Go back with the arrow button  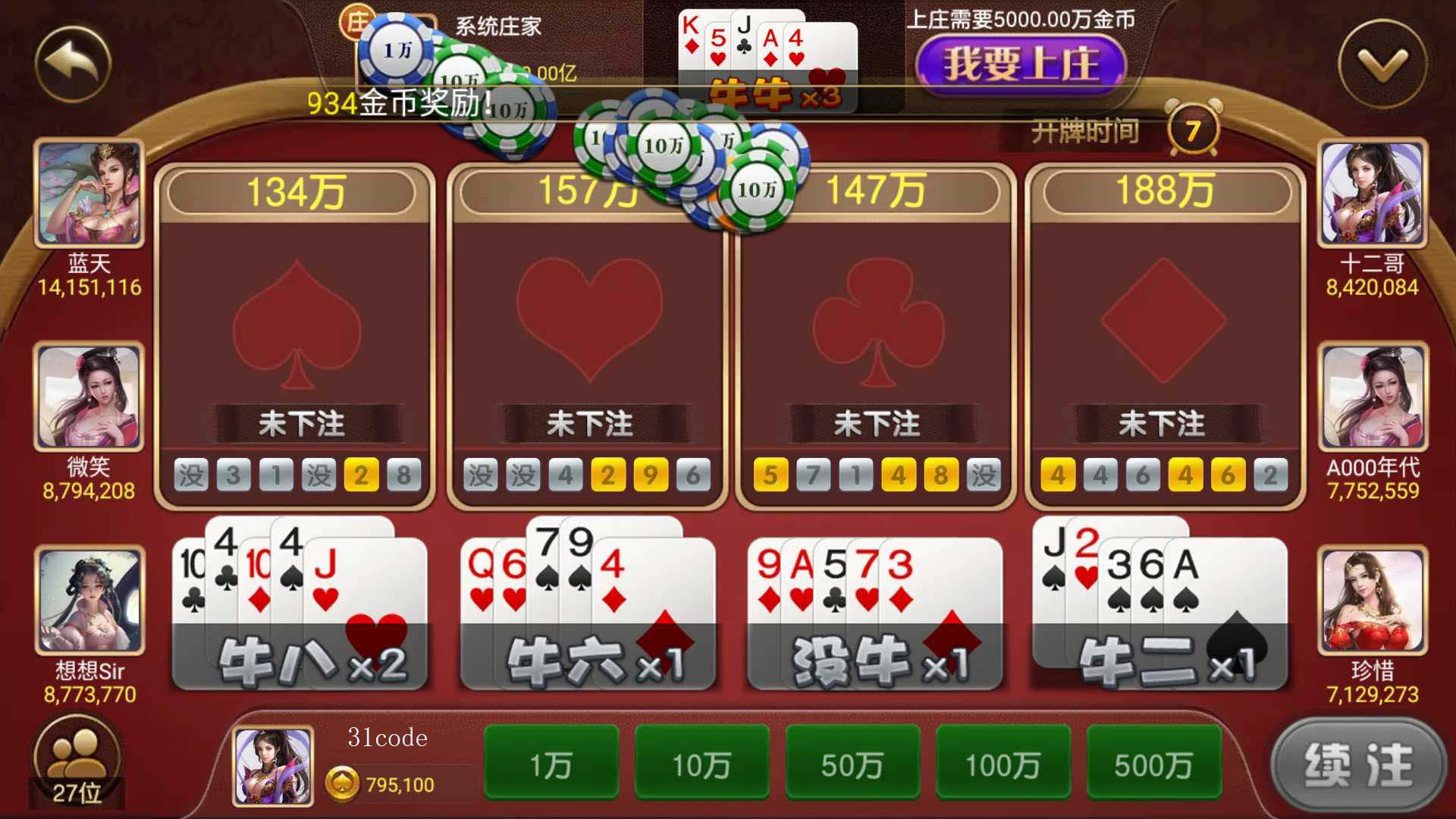tap(74, 64)
